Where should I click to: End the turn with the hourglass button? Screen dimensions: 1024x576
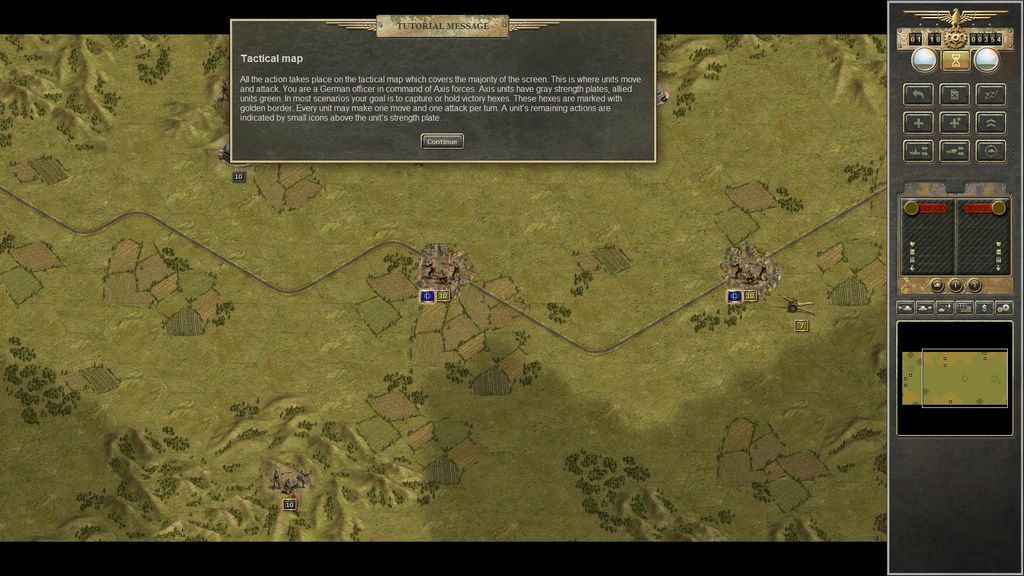point(955,61)
